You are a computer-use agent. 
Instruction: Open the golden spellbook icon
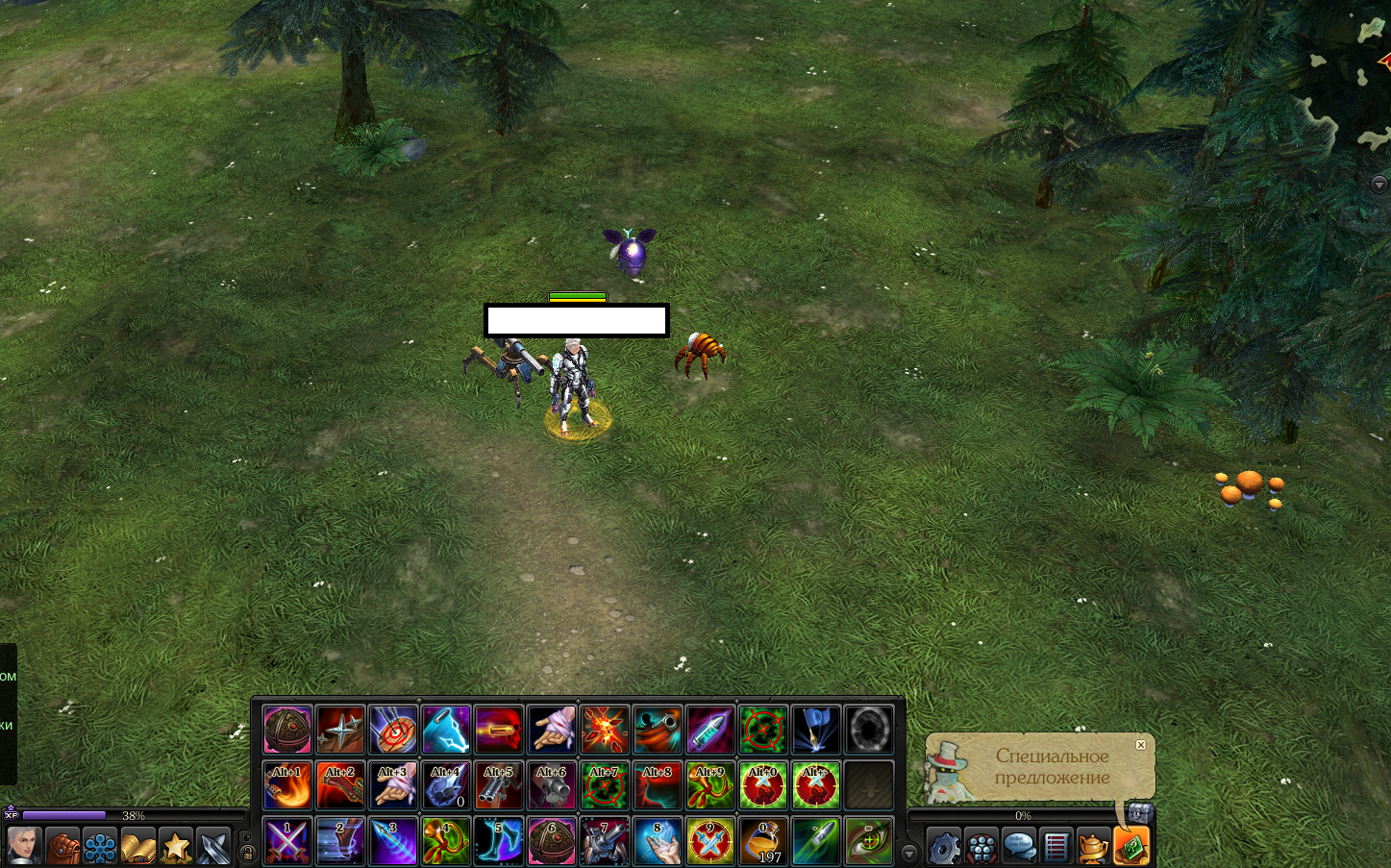(137, 847)
